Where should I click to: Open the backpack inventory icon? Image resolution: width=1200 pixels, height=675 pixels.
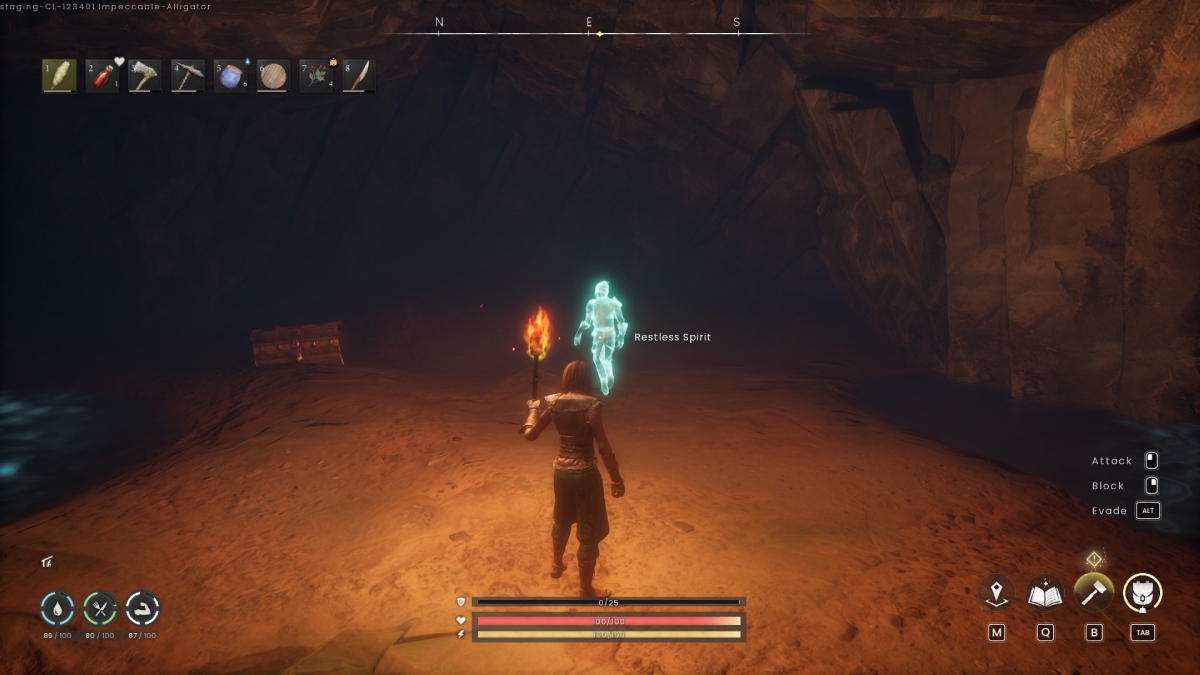(x=1143, y=592)
